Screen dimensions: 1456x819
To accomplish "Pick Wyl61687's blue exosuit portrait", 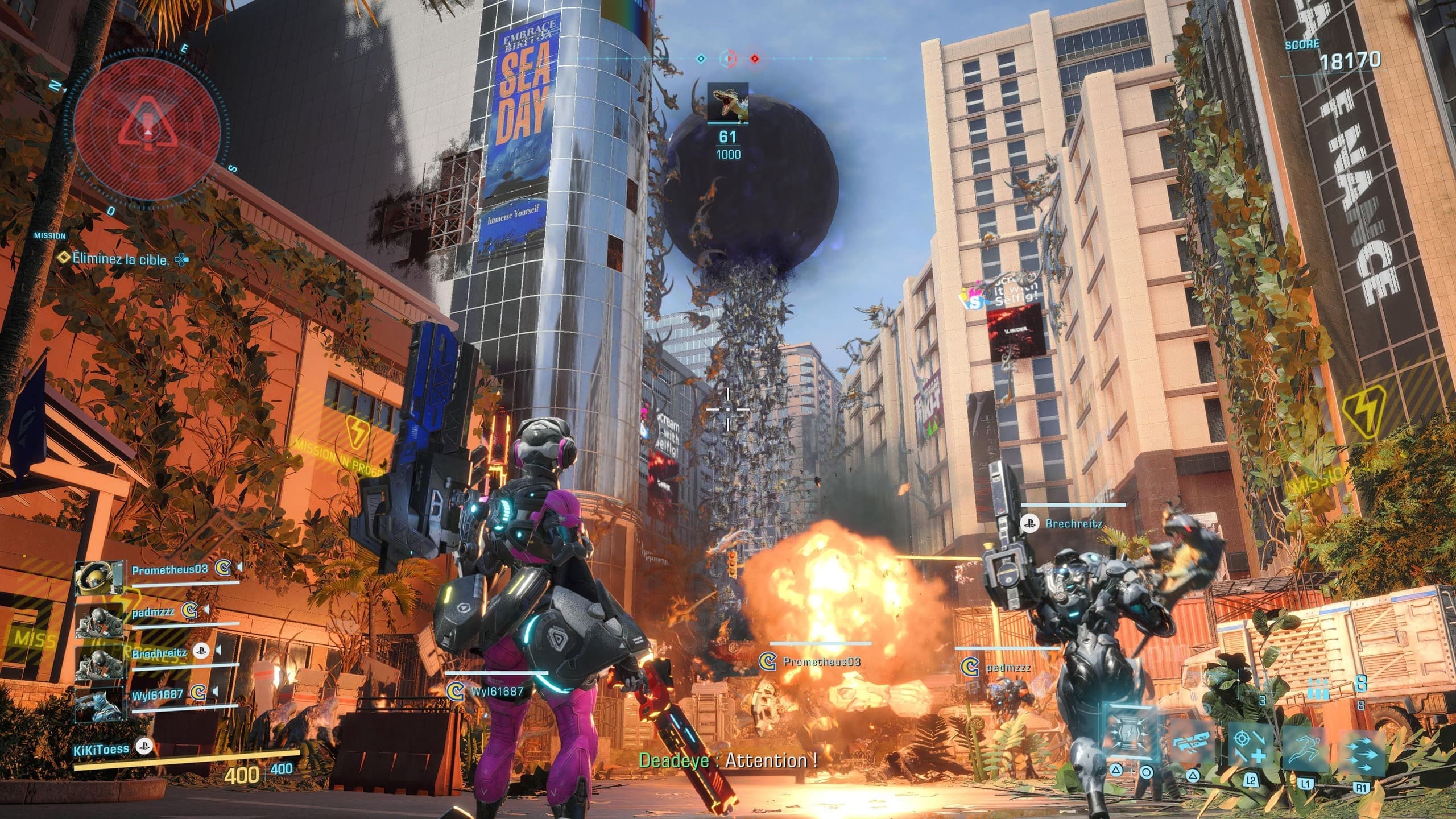I will [x=99, y=704].
